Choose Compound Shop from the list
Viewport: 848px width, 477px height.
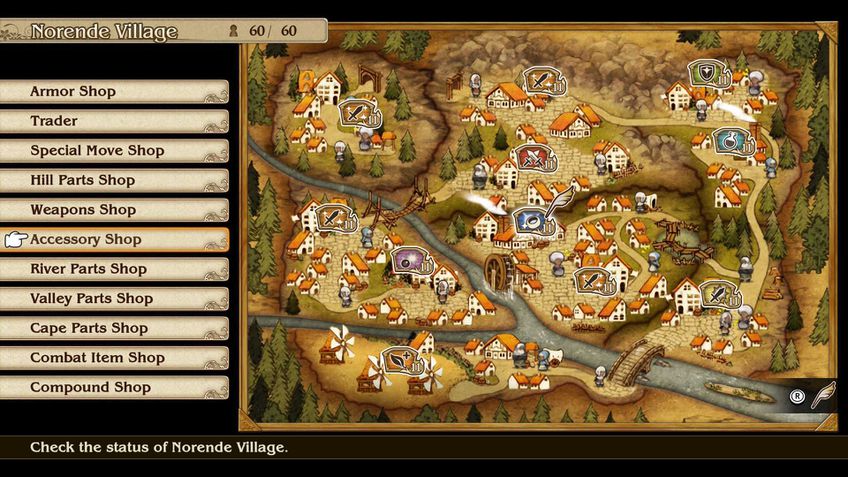coord(114,387)
